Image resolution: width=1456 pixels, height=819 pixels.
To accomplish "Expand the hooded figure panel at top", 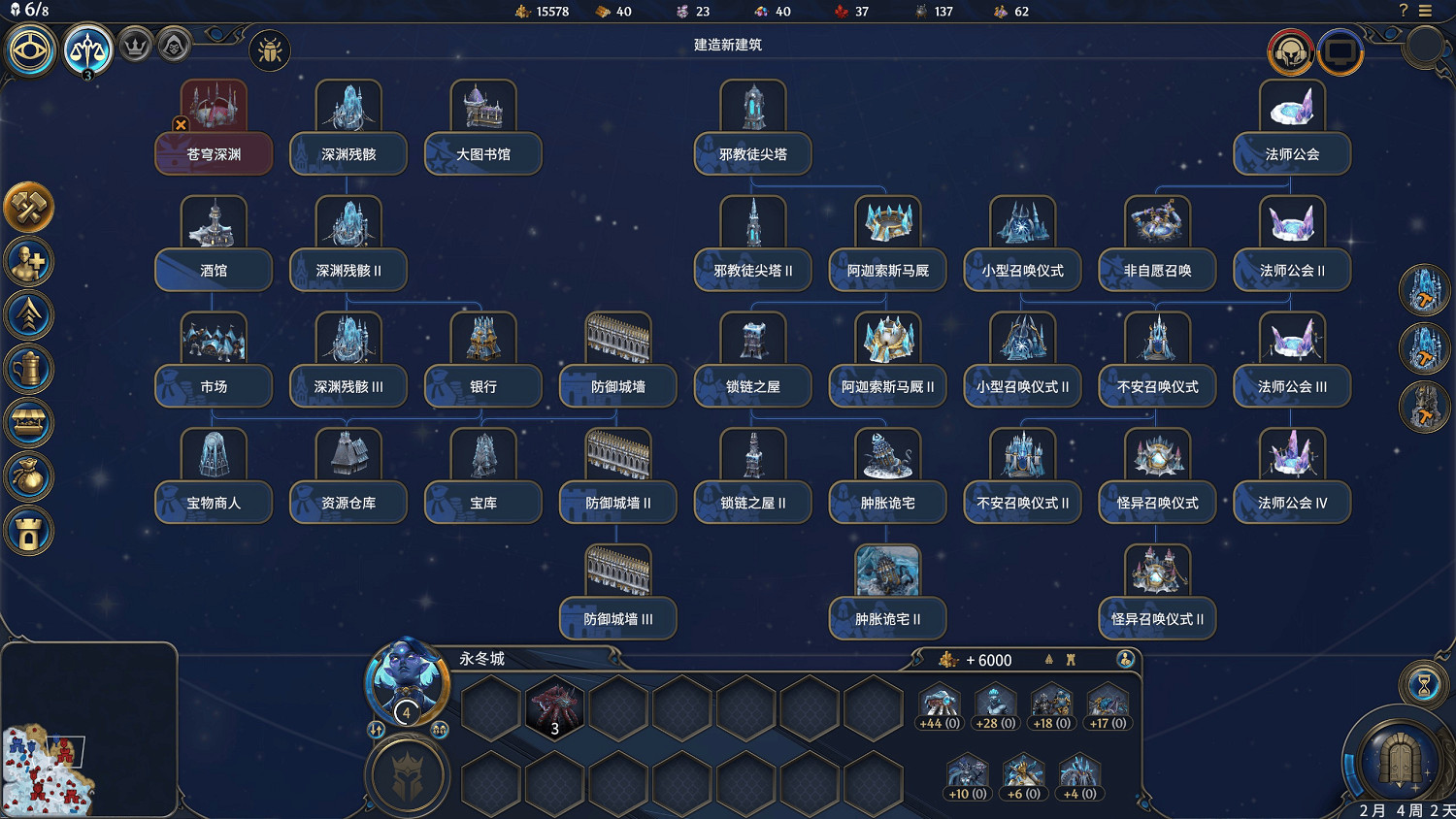I will pyautogui.click(x=174, y=45).
